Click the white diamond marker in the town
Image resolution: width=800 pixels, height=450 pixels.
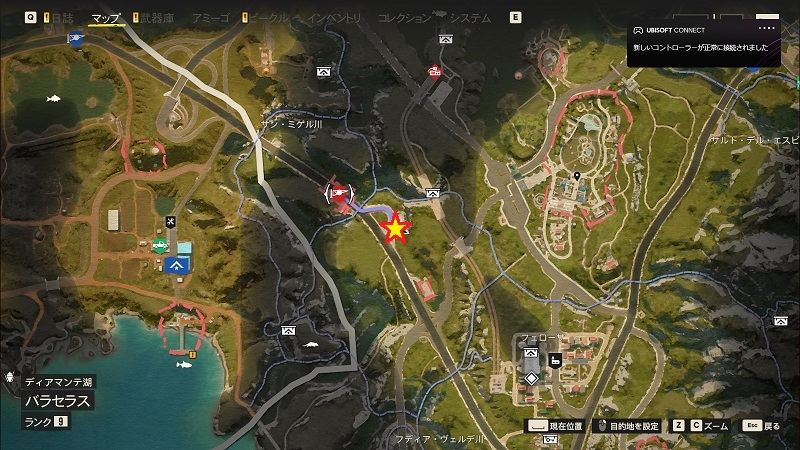530,378
